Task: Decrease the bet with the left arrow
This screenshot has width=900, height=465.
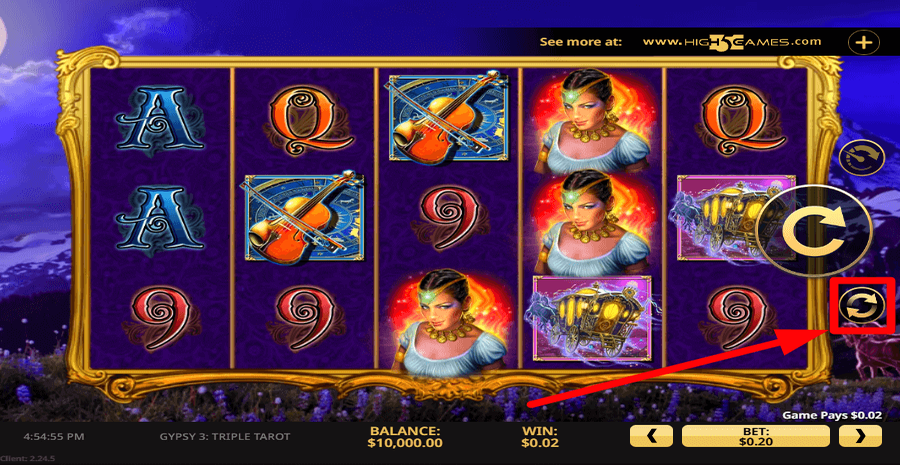Action: [x=652, y=435]
